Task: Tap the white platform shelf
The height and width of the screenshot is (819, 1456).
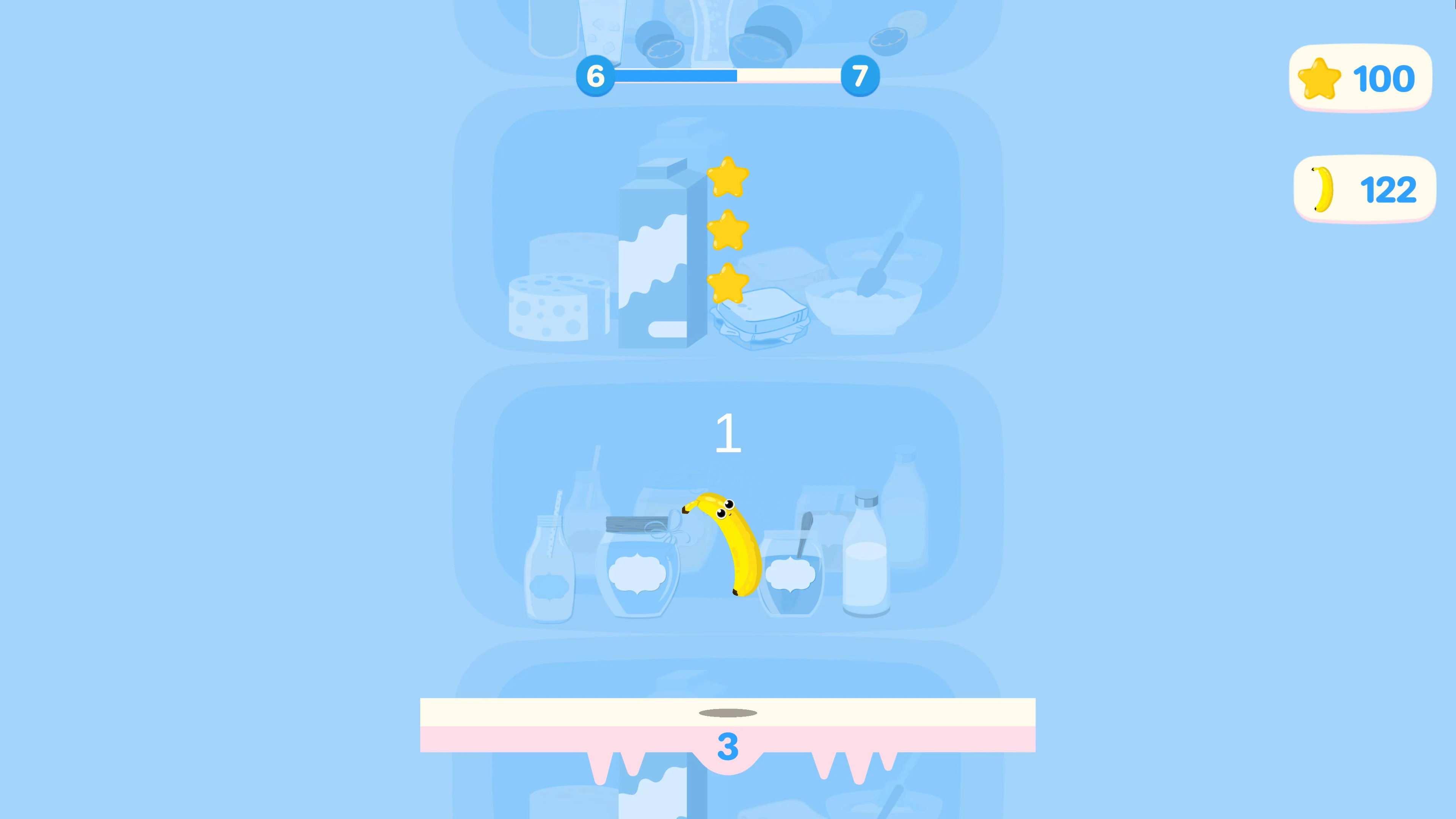Action: point(728,714)
